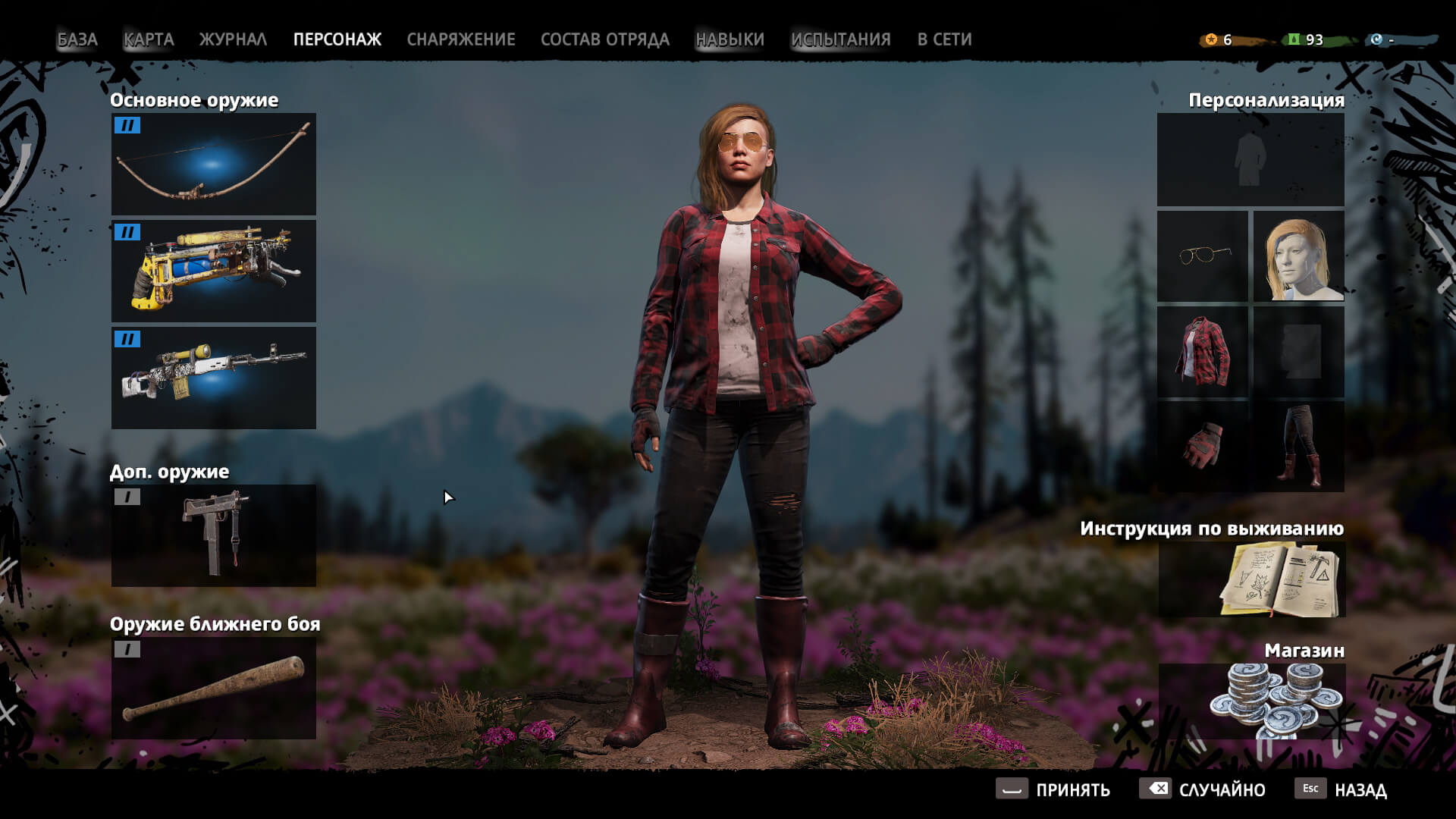Choose the yellow saw launcher weapon slot
1456x819 pixels.
[214, 271]
